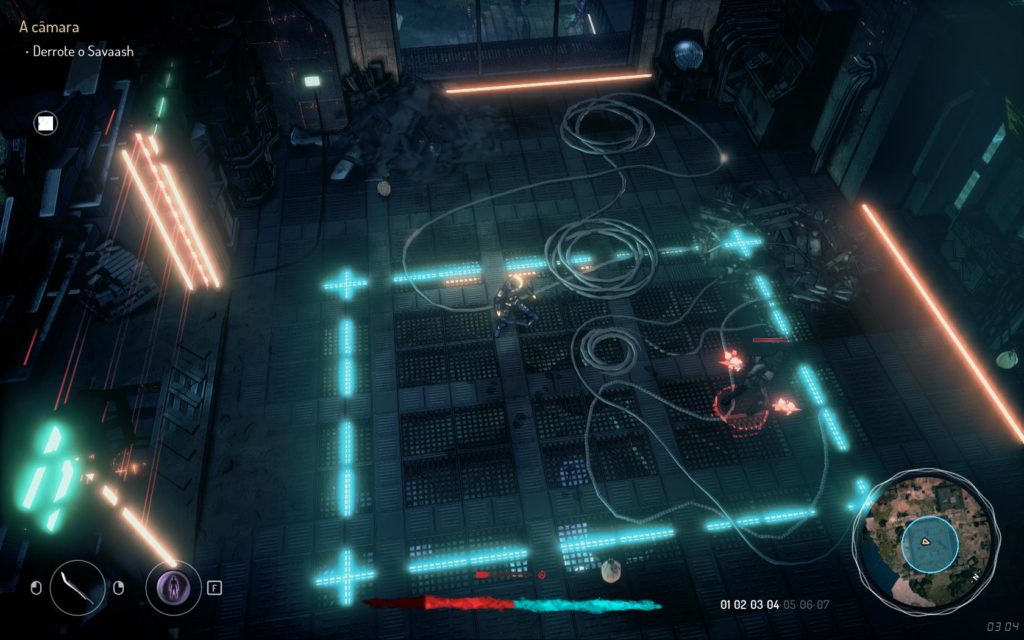Activate the purple humanoid ability icon
Screen dimensions: 1024x640
pos(173,586)
